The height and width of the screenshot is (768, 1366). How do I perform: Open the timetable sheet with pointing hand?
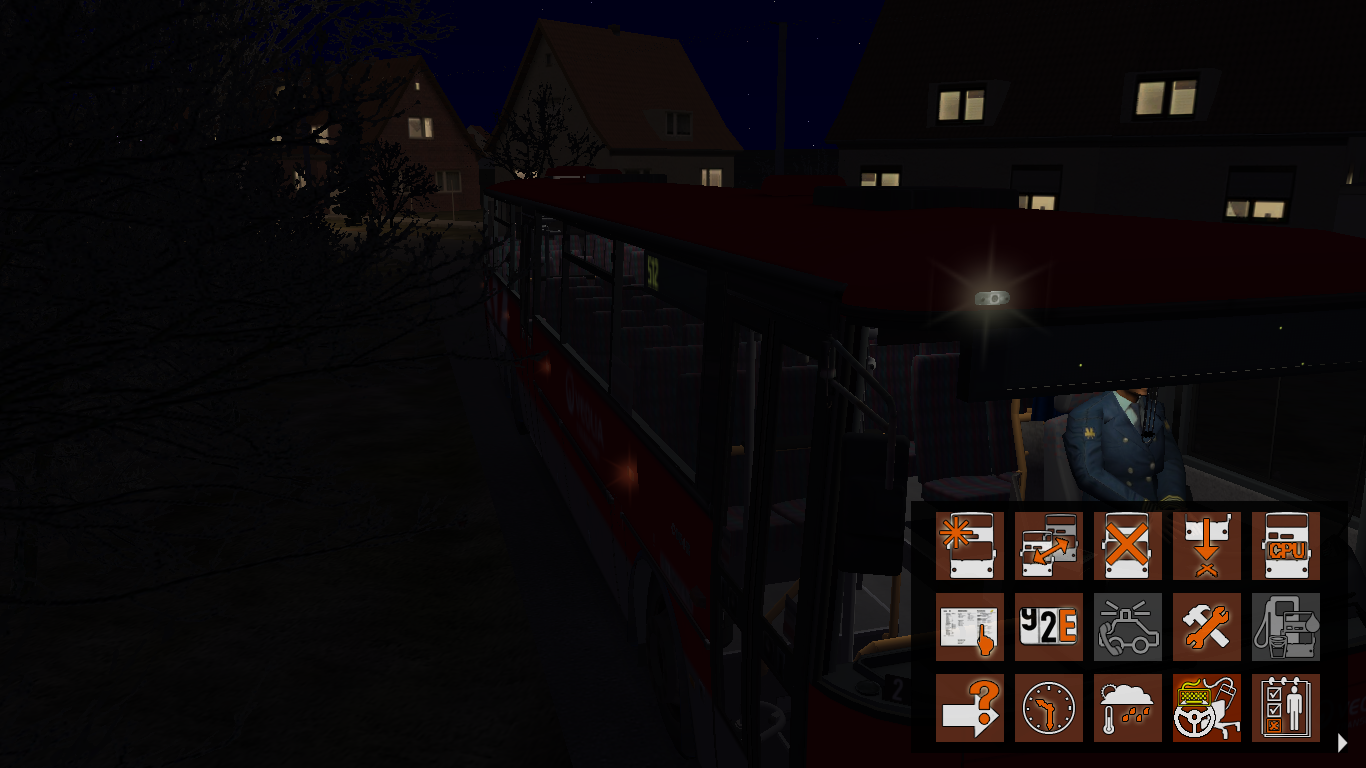(970, 627)
